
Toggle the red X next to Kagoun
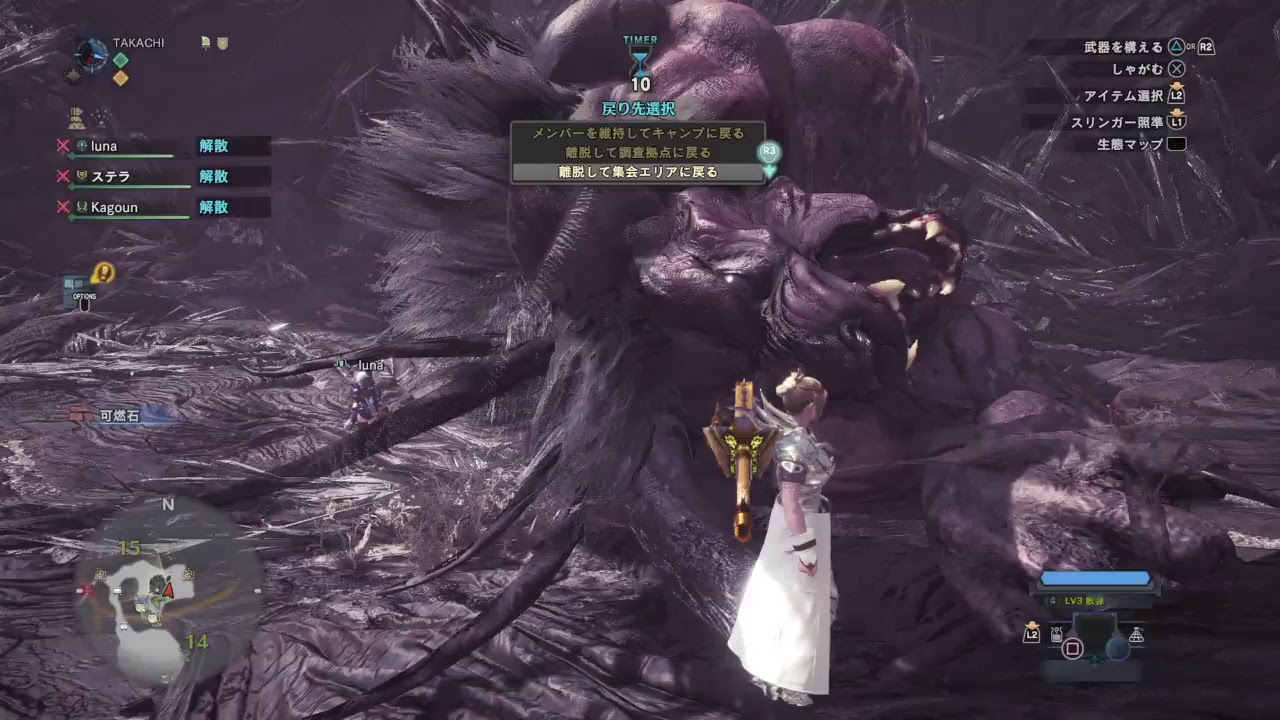pyautogui.click(x=62, y=207)
